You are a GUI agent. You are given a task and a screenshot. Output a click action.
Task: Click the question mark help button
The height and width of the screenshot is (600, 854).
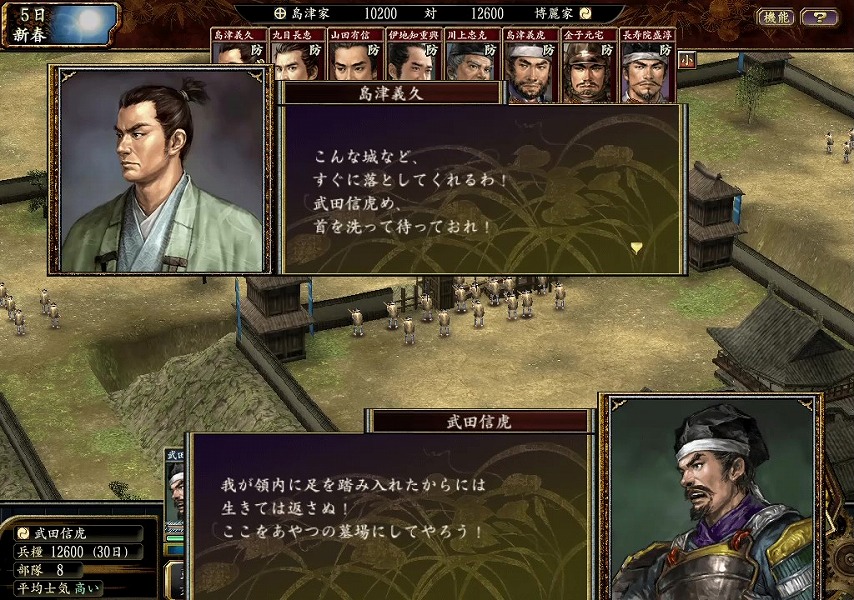click(820, 17)
